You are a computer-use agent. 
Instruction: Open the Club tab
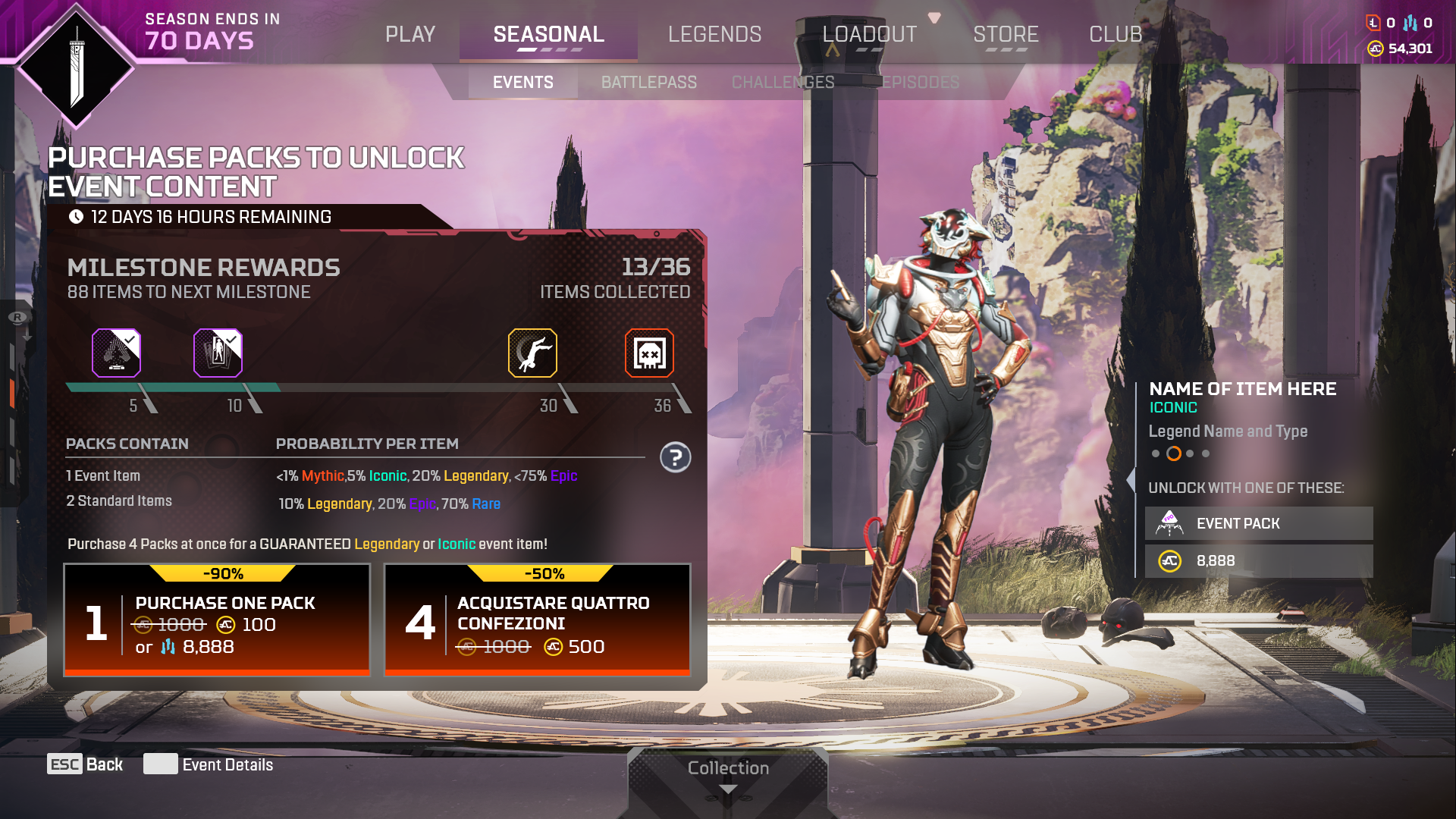tap(1115, 35)
